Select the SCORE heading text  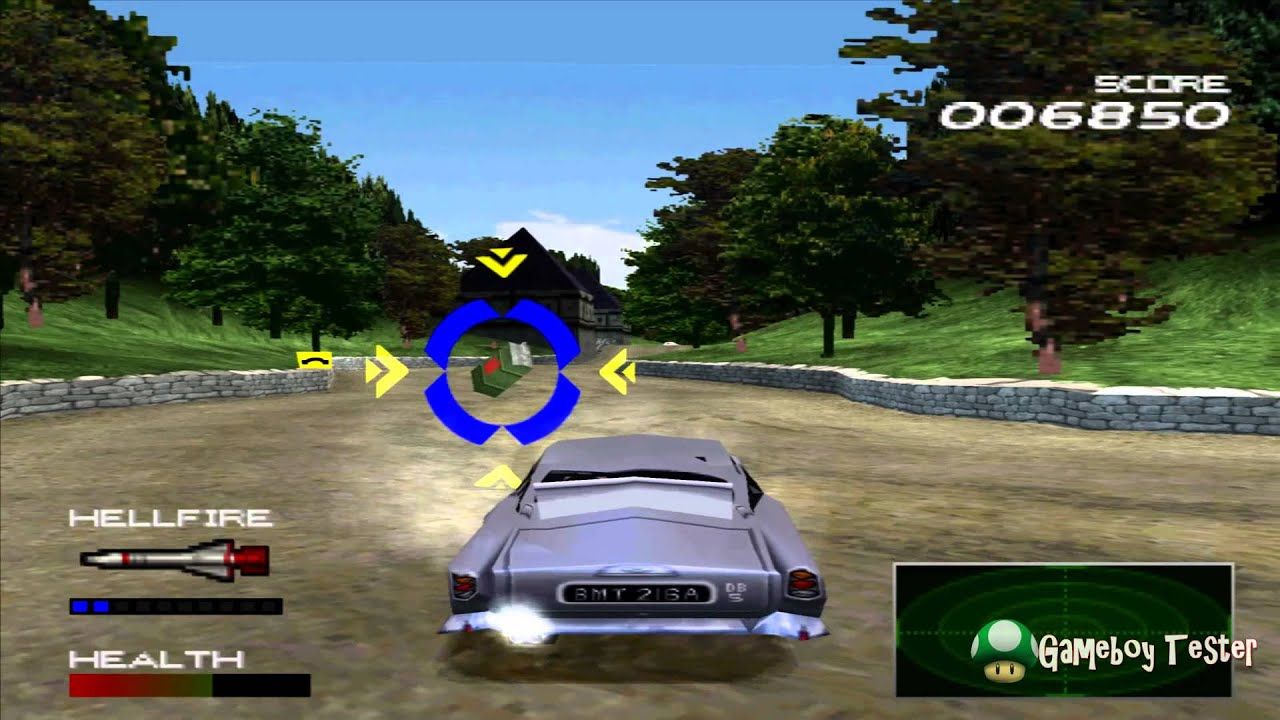(x=1162, y=84)
